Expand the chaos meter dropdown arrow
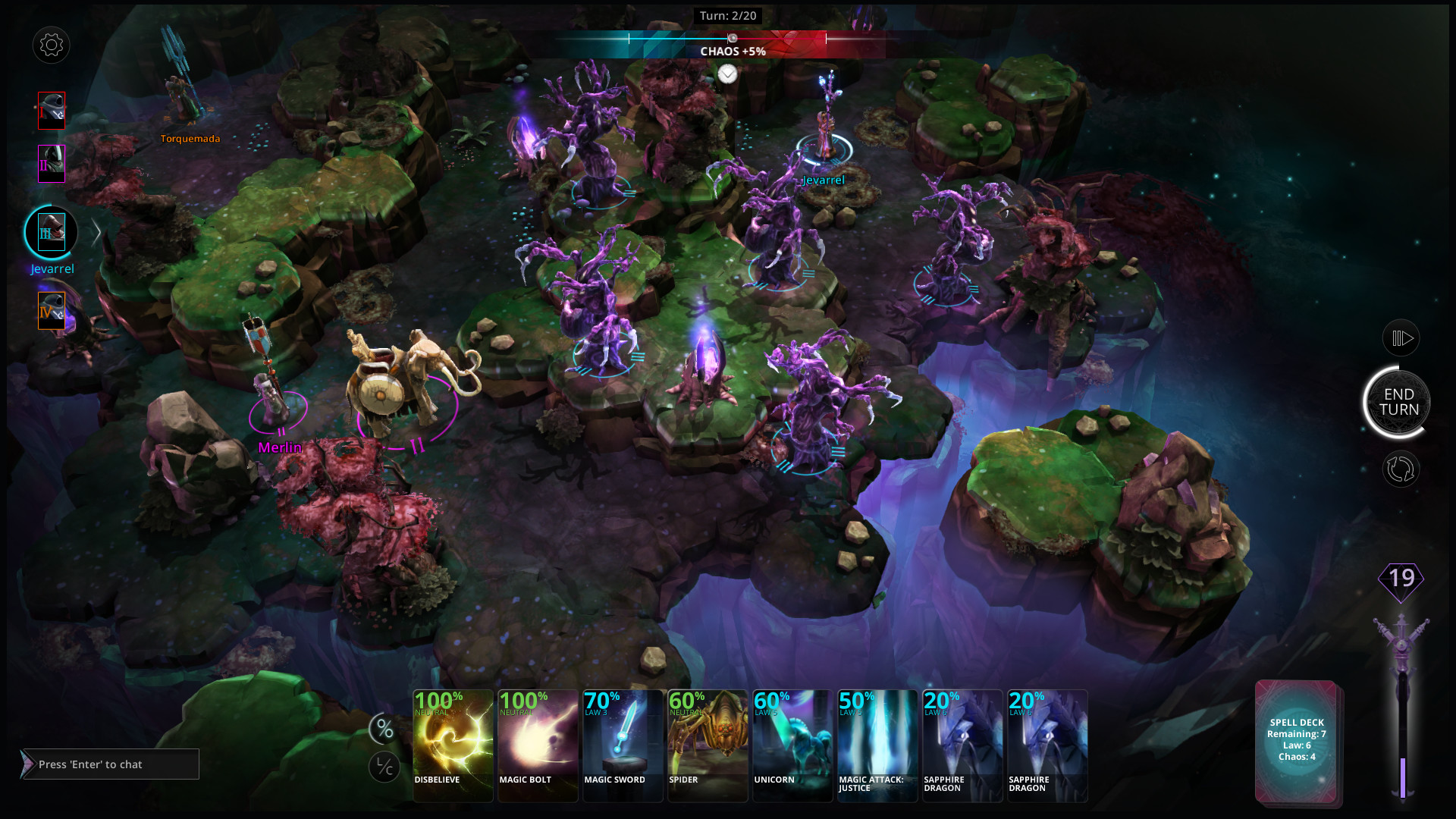The height and width of the screenshot is (819, 1456). [727, 74]
